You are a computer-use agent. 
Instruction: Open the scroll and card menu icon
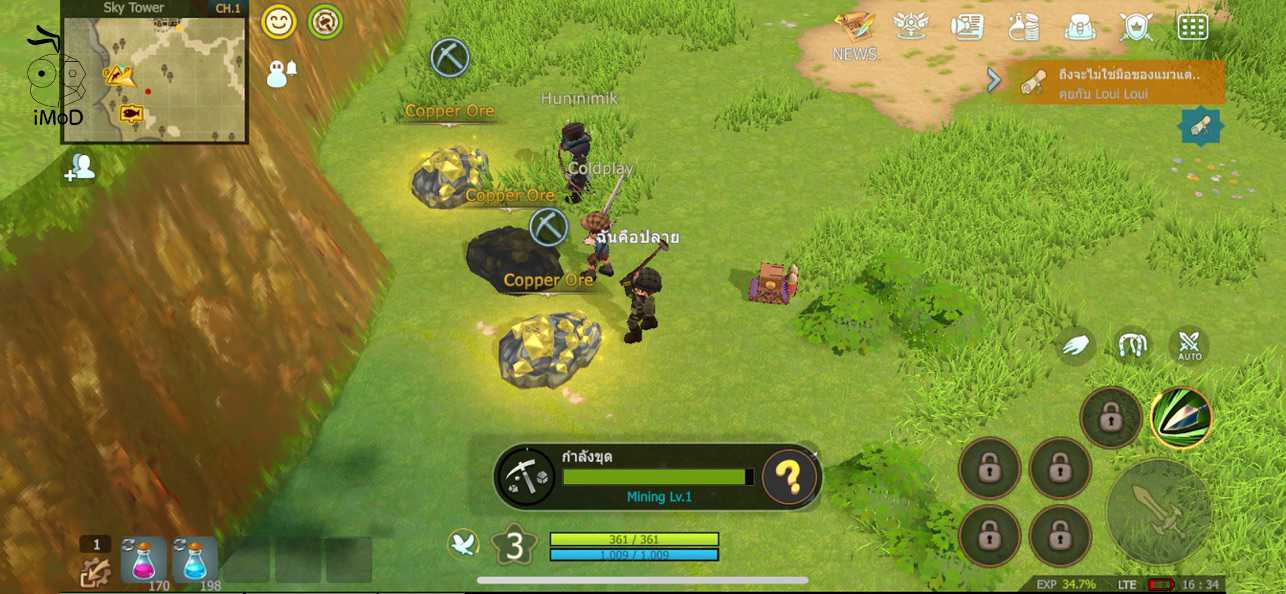tap(967, 27)
